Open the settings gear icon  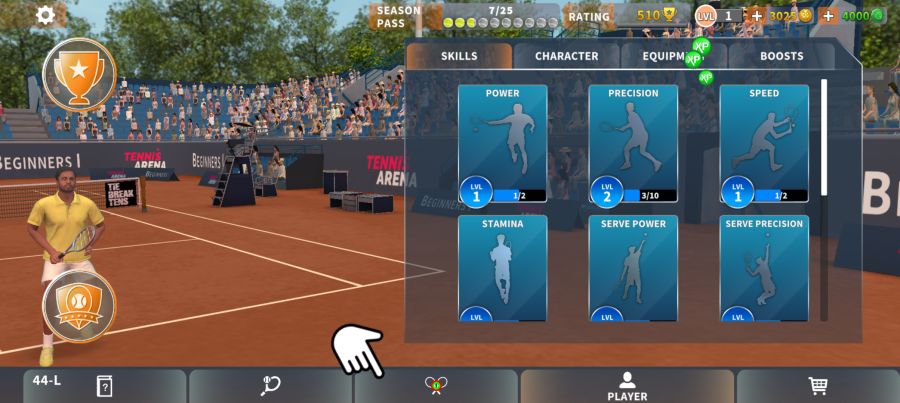coord(45,15)
